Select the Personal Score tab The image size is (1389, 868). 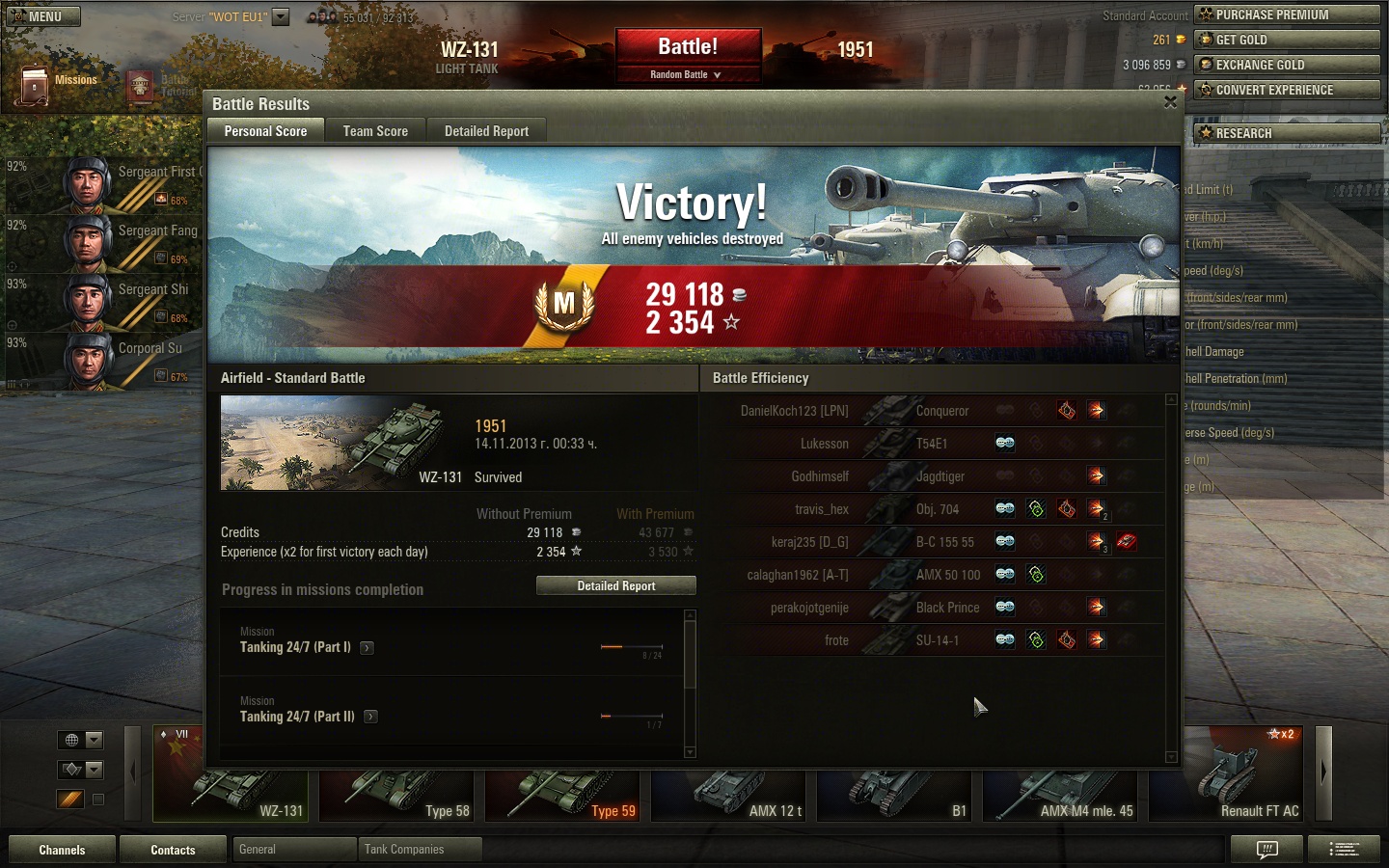pyautogui.click(x=265, y=131)
